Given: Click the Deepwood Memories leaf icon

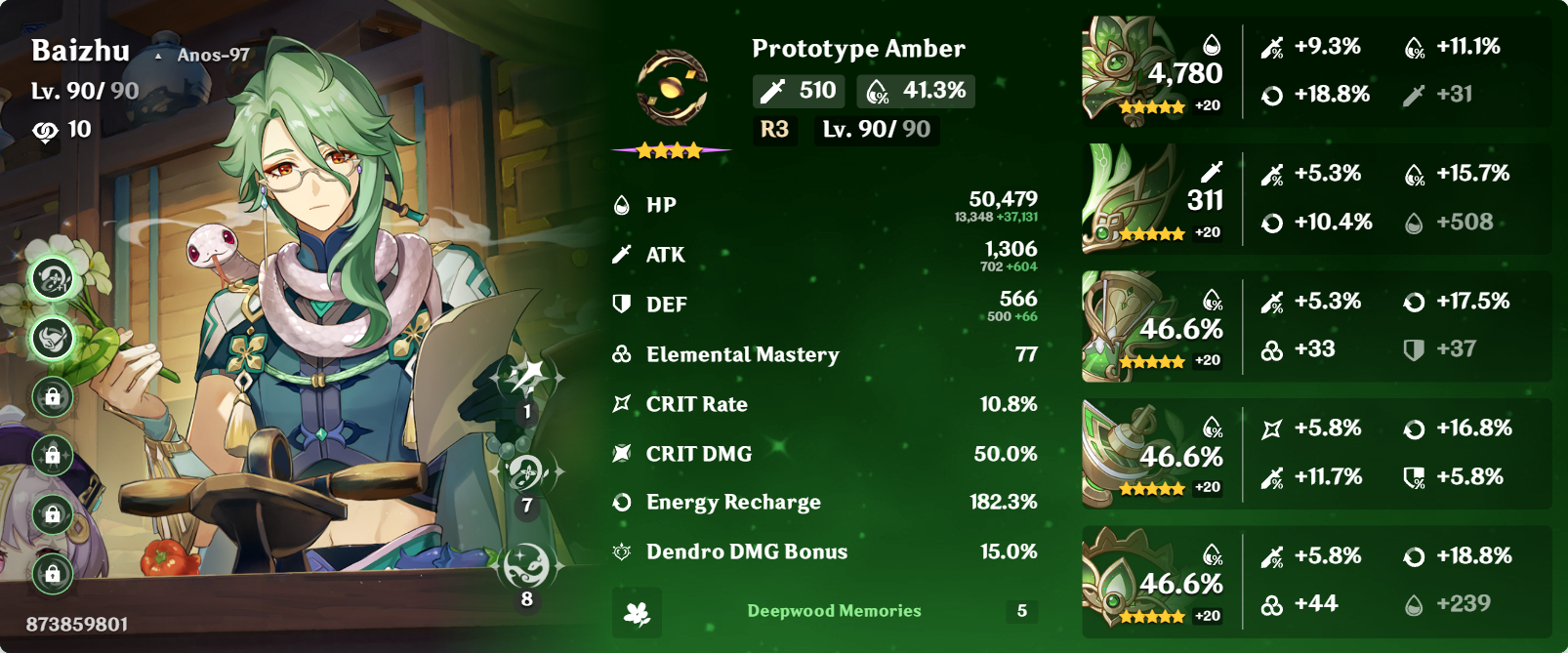Looking at the screenshot, I should point(637,613).
